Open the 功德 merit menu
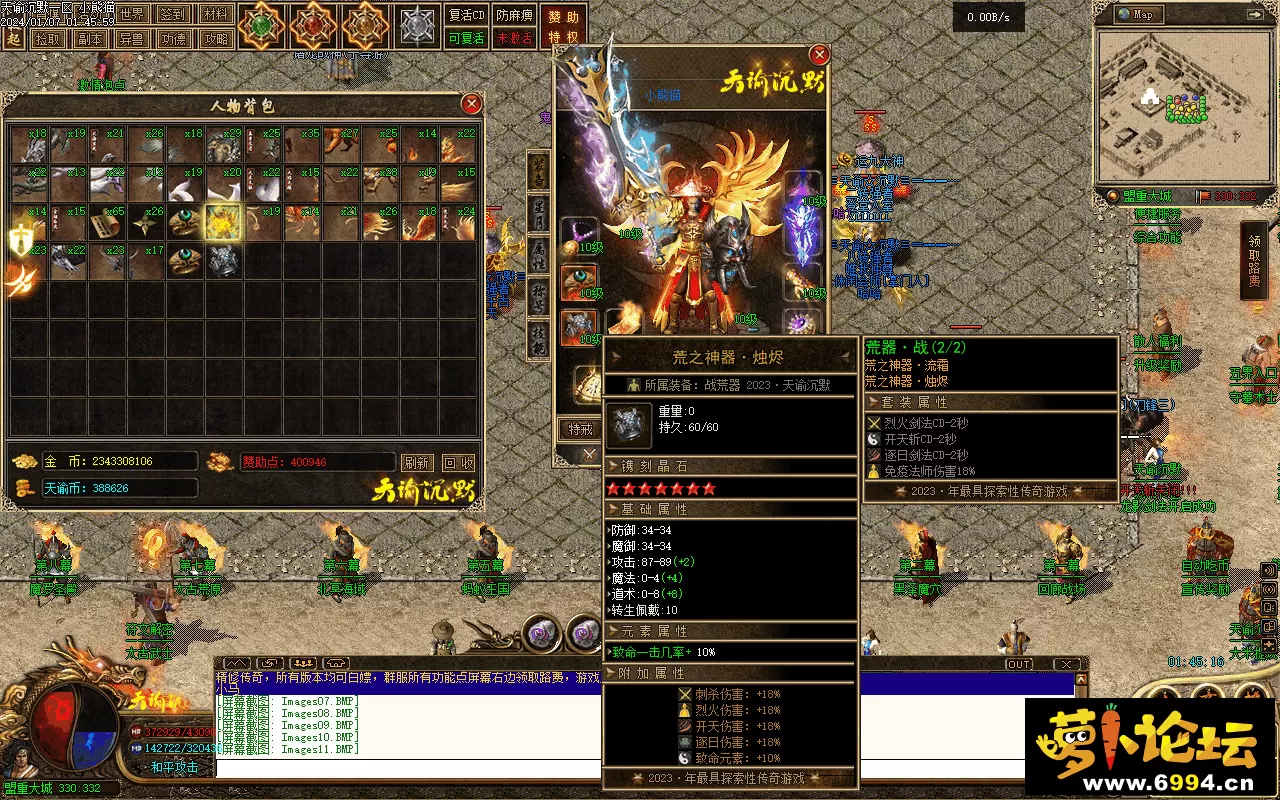 (173, 39)
